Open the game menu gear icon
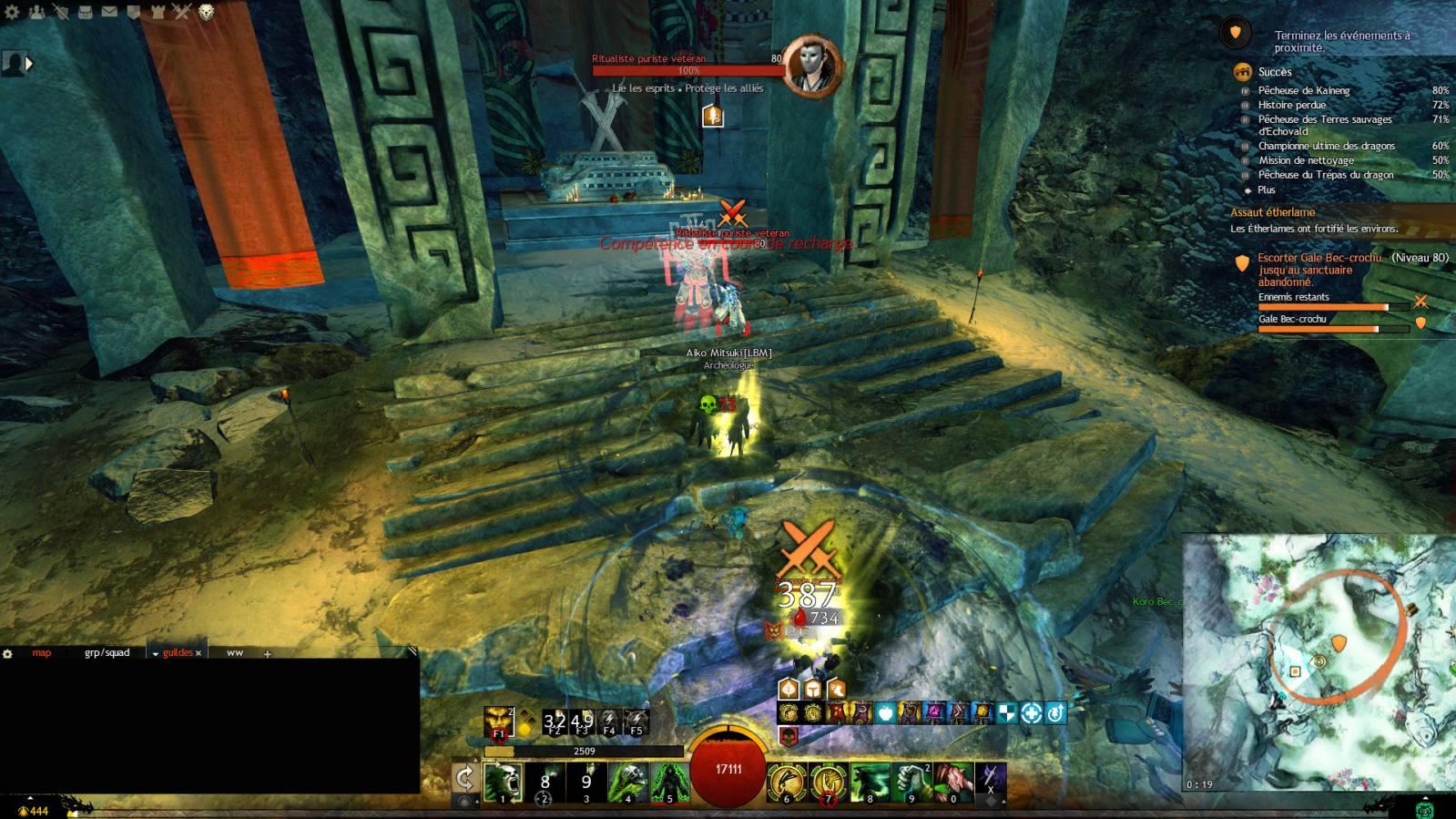This screenshot has width=1456, height=819. [x=11, y=12]
